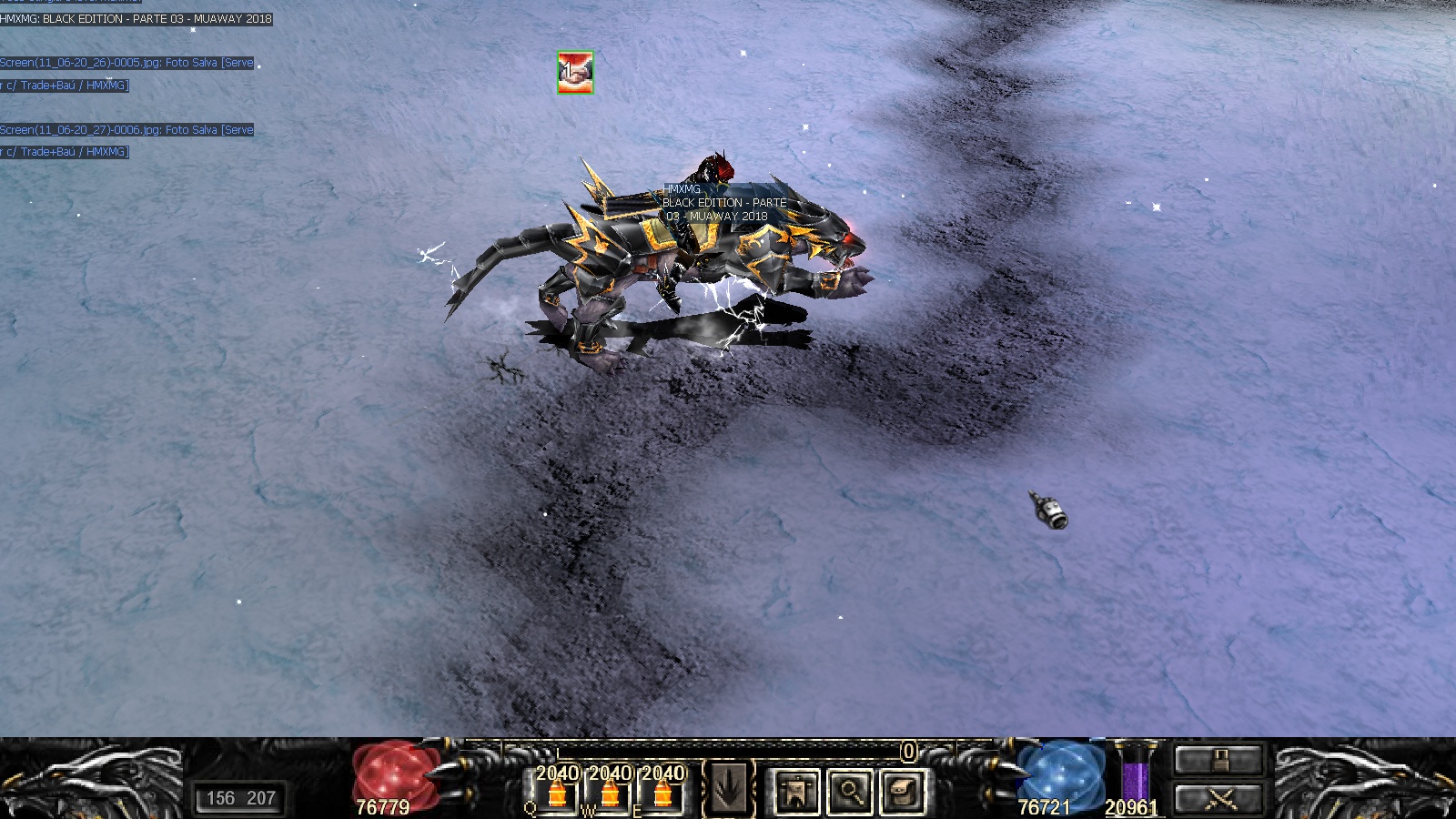Click the padlock button

(x=1218, y=760)
